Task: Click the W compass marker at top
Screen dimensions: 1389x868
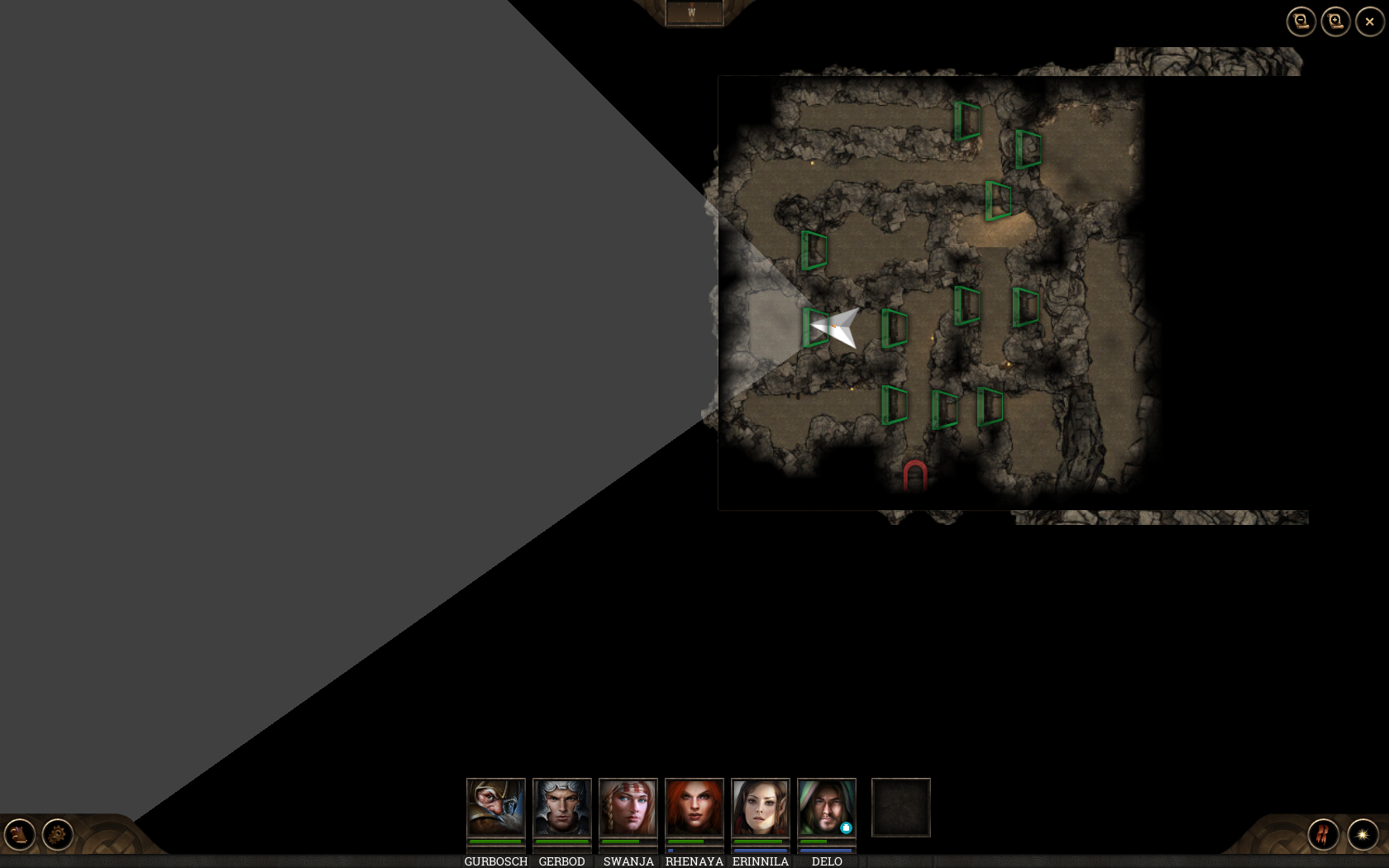Action: pos(692,13)
